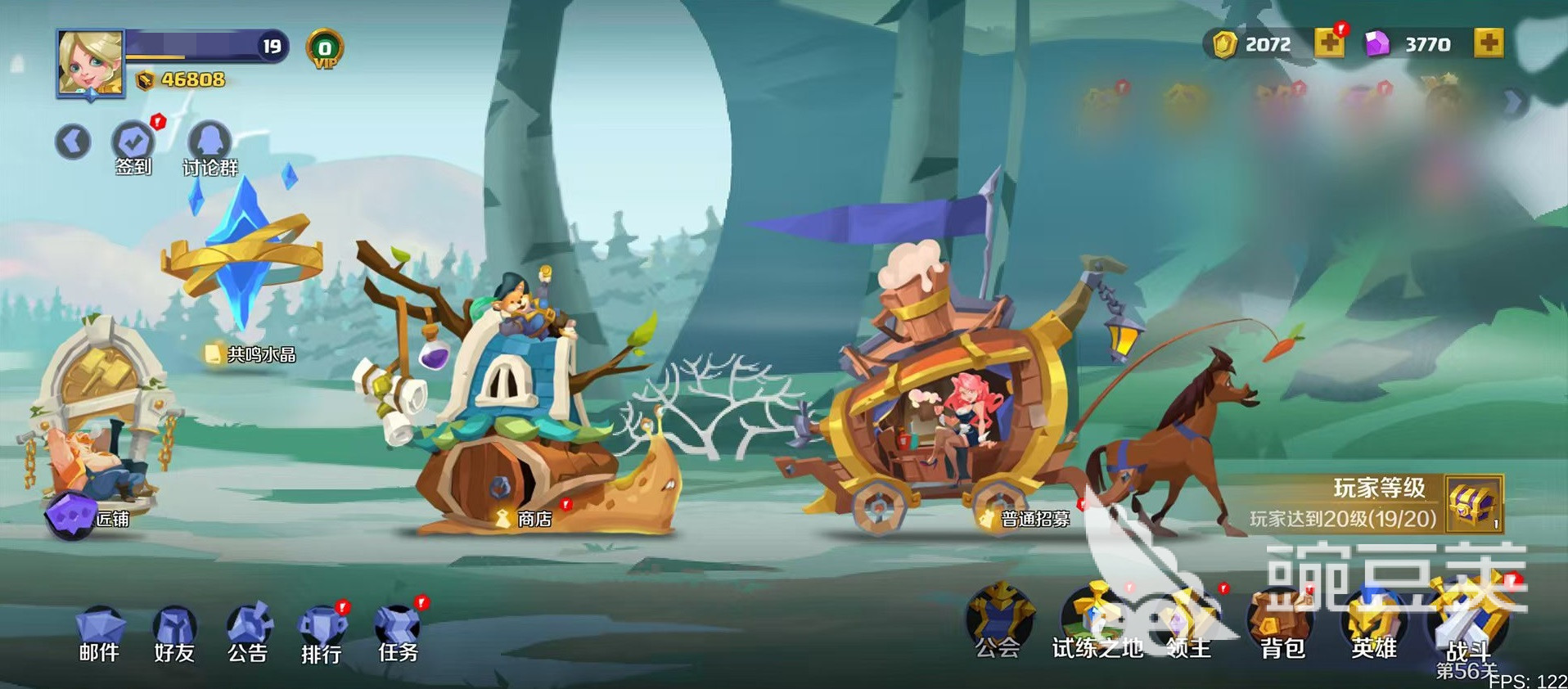Add more gold coins
Viewport: 1568px width, 689px height.
point(1328,43)
